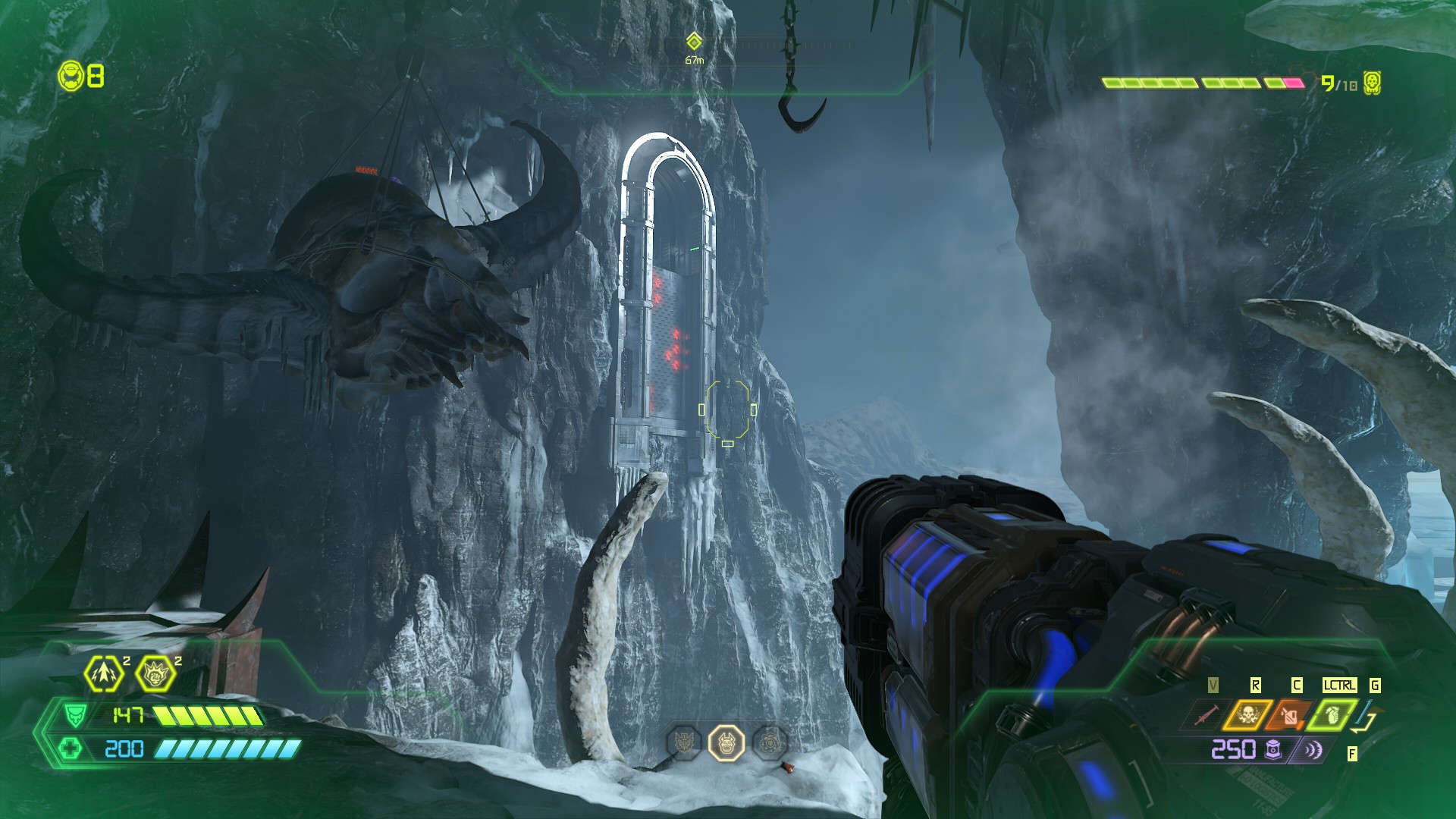Click the extra lives helmet icon
Screen dimensions: 1456x819
[71, 76]
